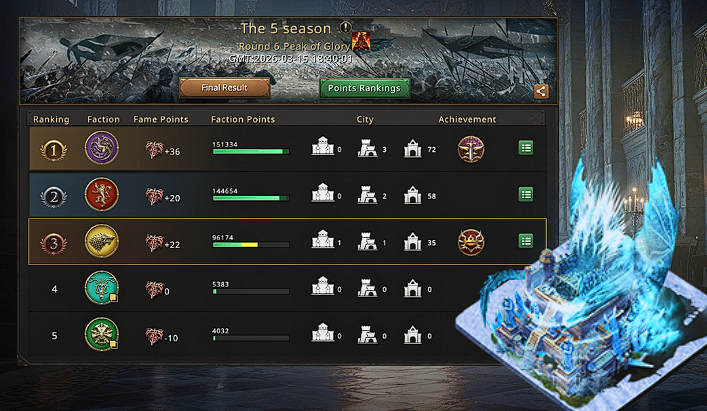
Task: Select the dragon faction emblem
Action: [x=102, y=149]
